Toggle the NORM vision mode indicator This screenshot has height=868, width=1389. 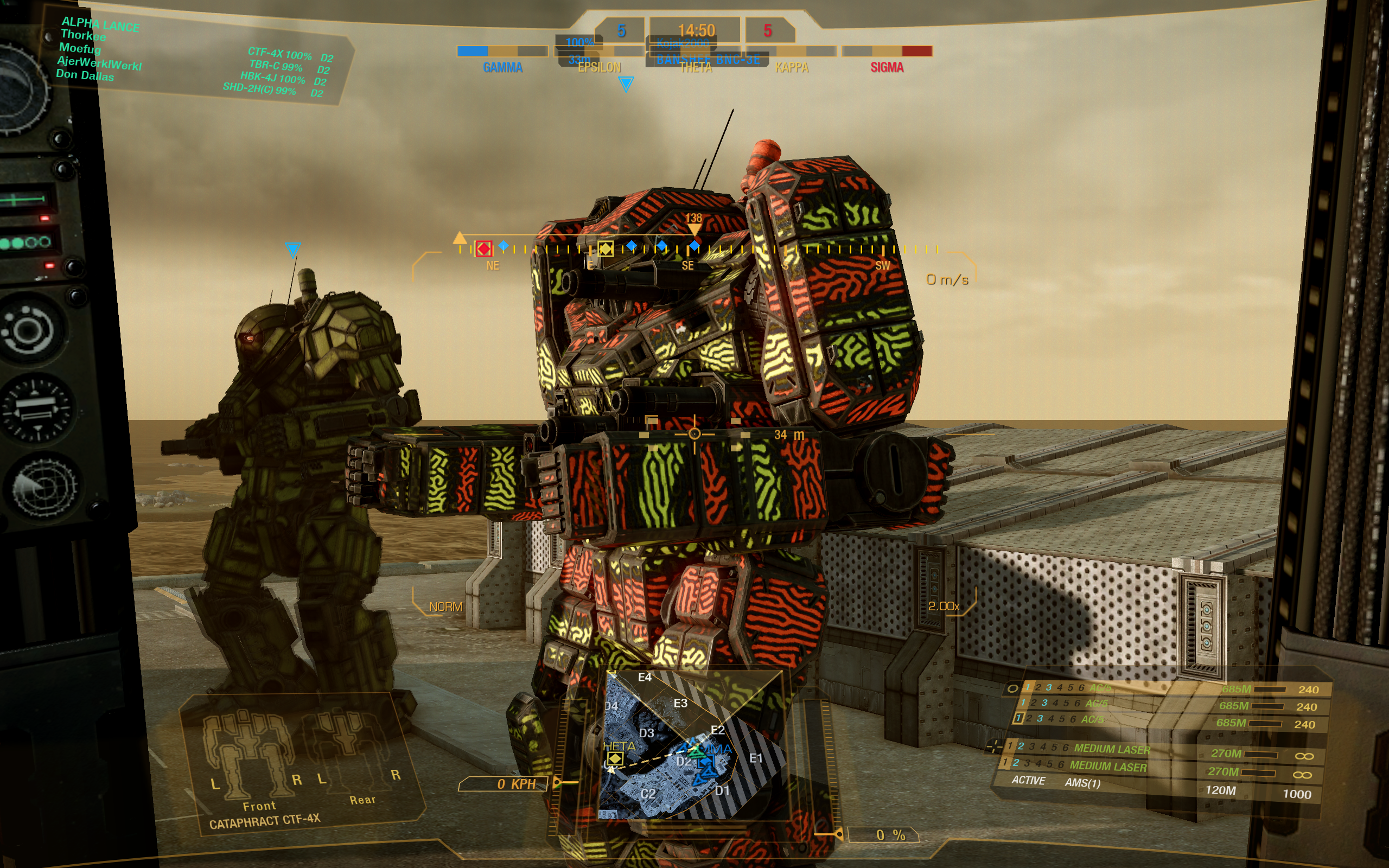[445, 607]
